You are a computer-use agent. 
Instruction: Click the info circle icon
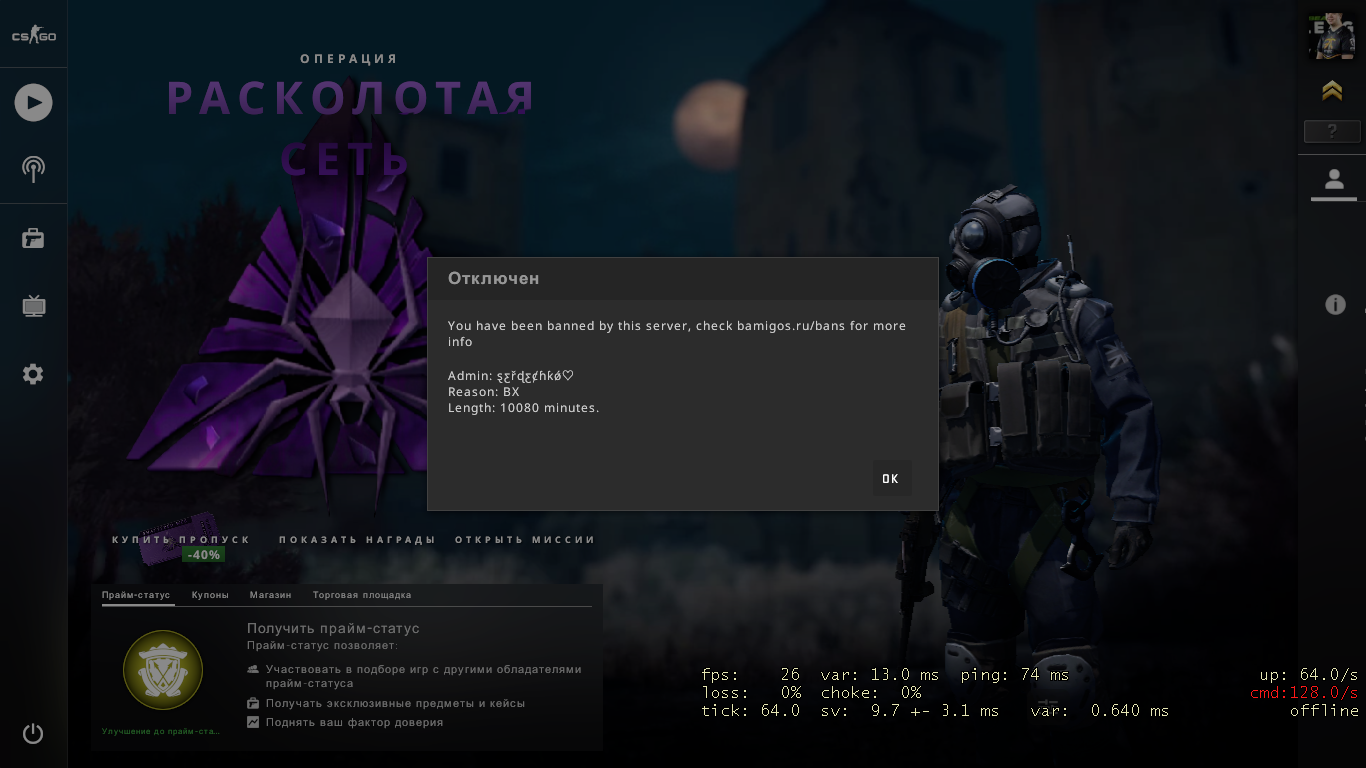1335,305
